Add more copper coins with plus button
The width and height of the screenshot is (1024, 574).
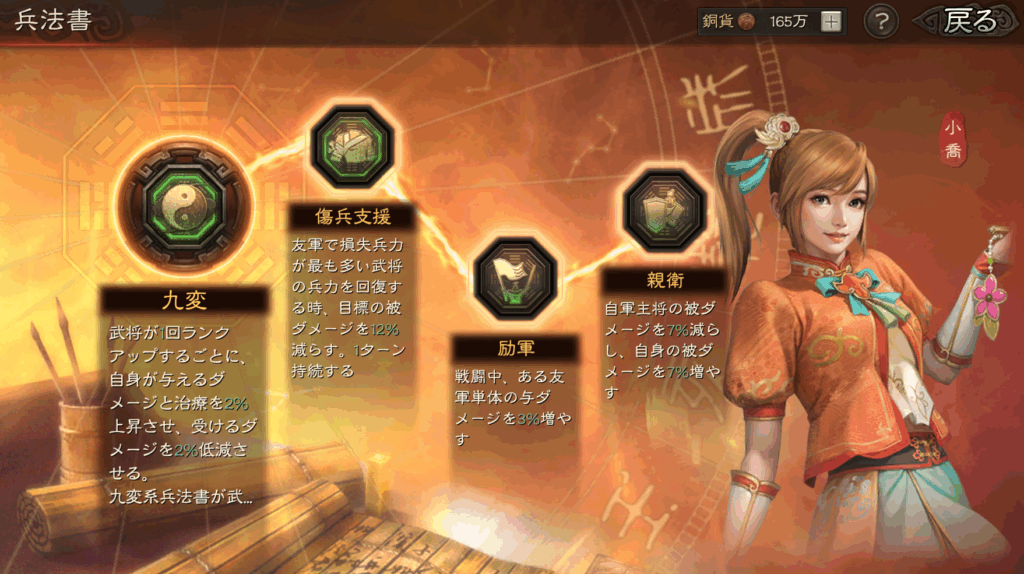pos(830,21)
